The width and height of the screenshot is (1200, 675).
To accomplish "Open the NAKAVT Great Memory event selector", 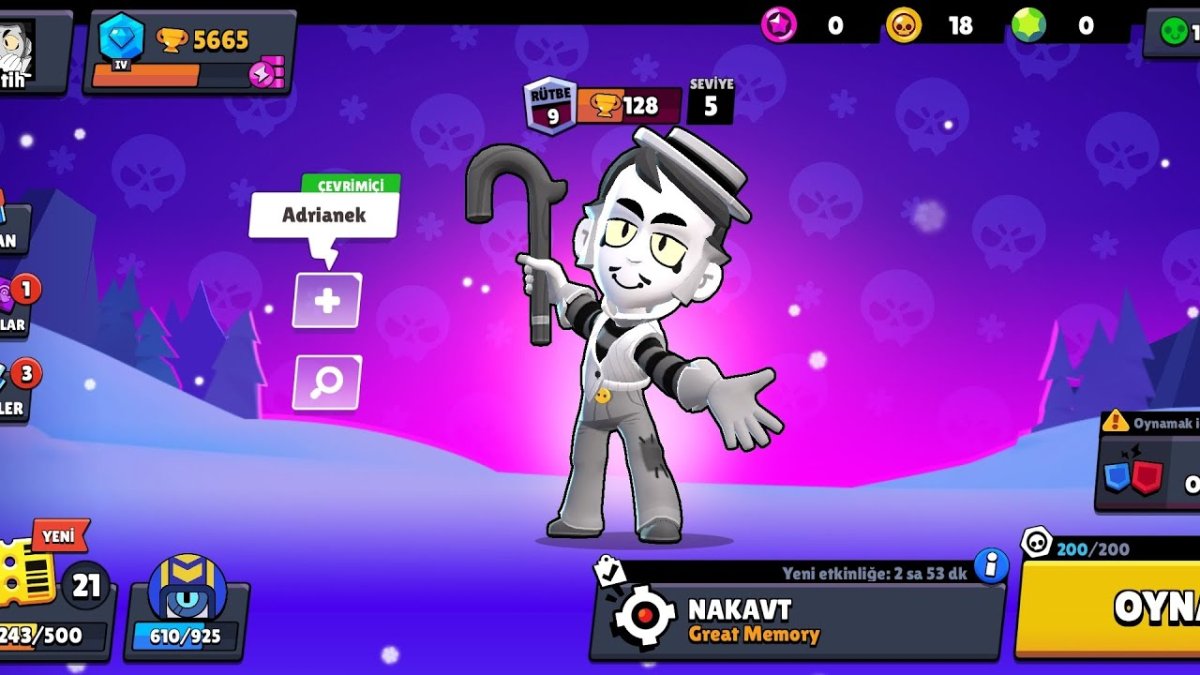I will point(797,619).
